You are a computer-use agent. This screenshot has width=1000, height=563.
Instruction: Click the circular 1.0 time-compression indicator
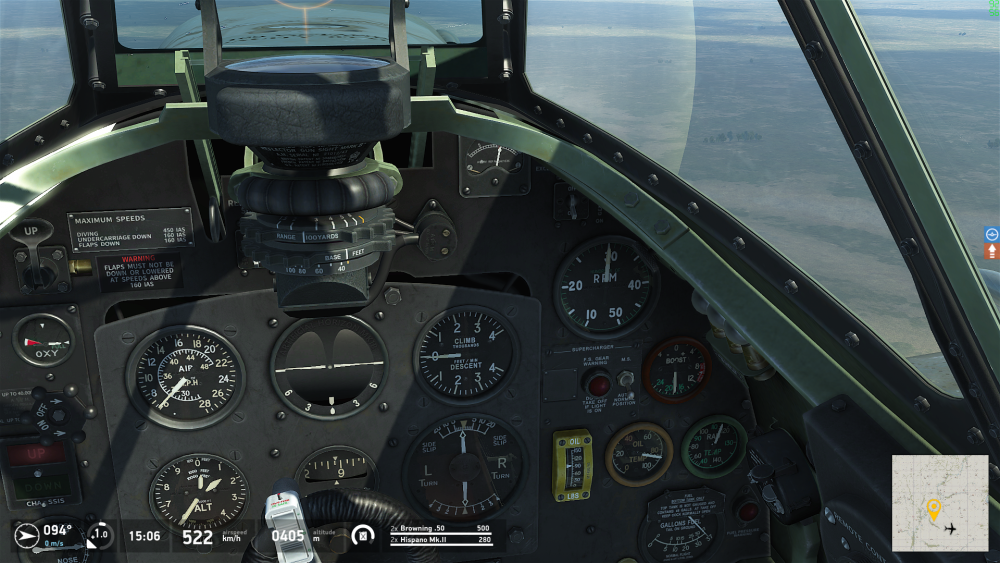[x=100, y=535]
